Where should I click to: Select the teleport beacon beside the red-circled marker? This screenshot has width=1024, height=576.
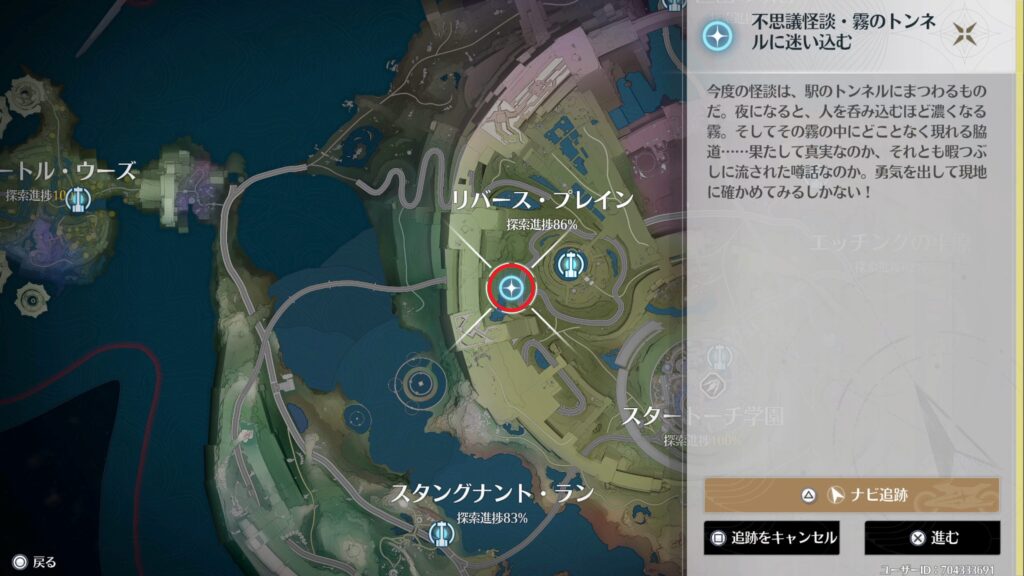tap(571, 264)
